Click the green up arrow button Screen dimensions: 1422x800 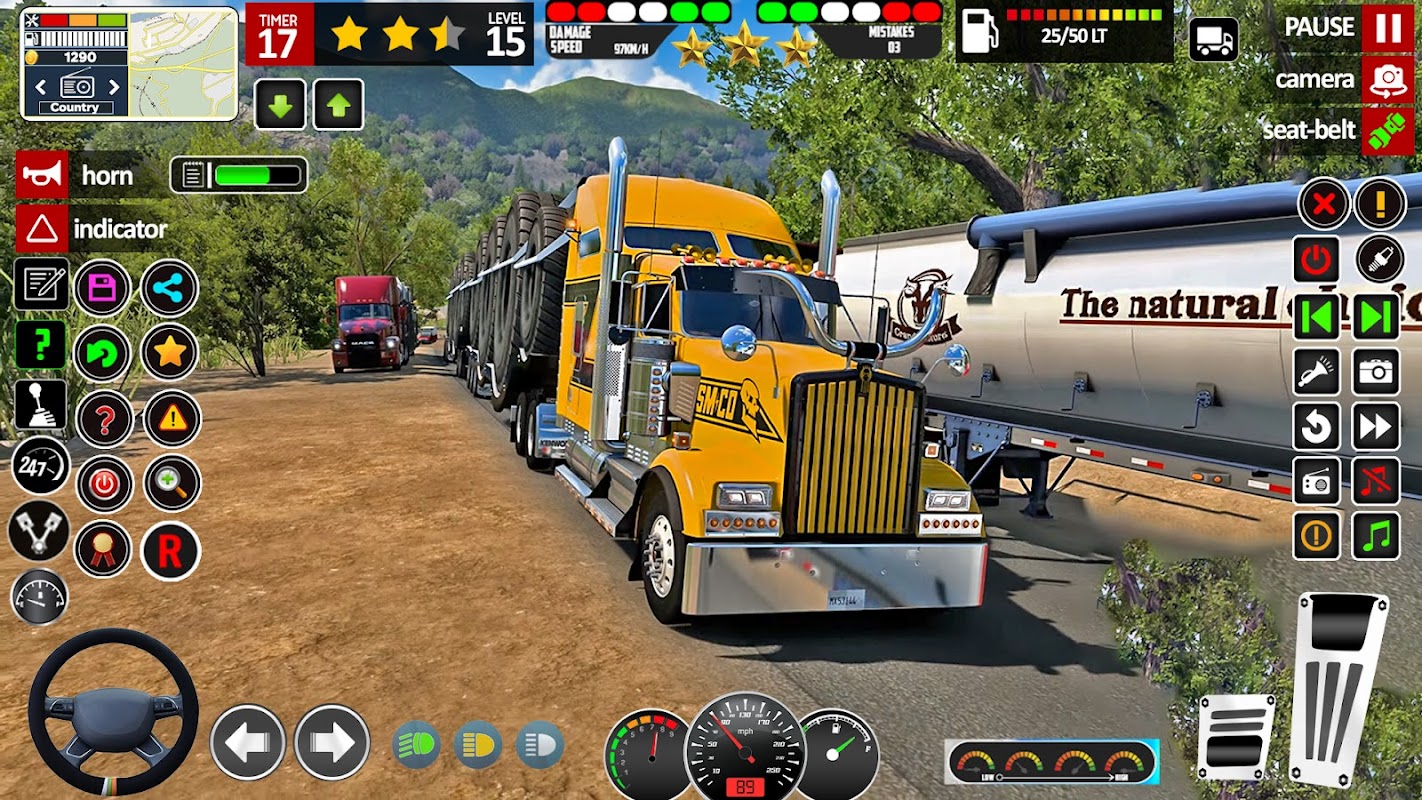(x=338, y=105)
